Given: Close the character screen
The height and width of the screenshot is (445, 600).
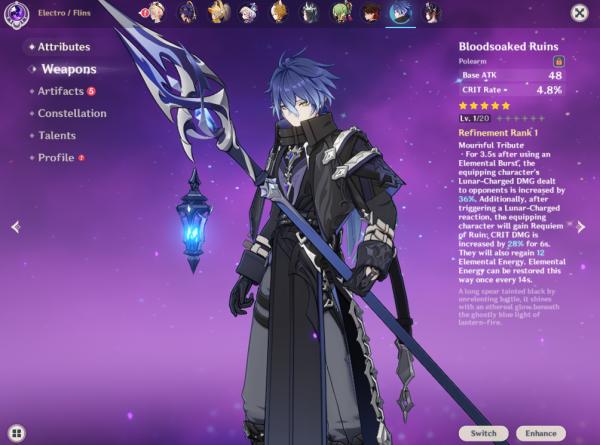Looking at the screenshot, I should click(x=579, y=13).
